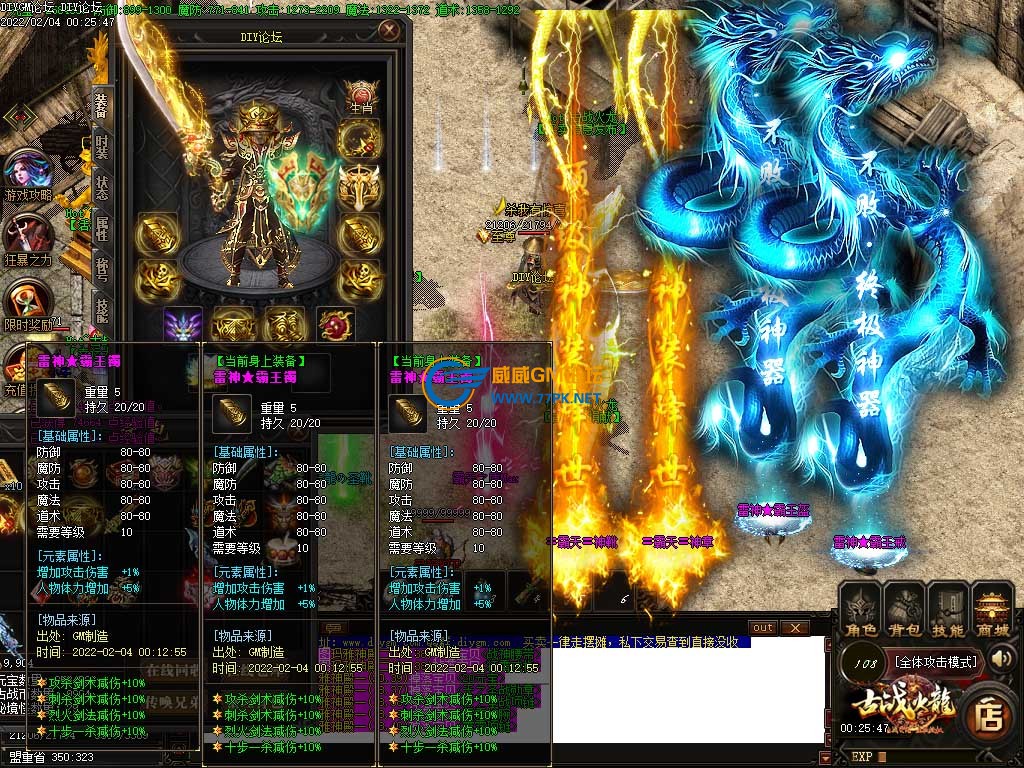Screen dimensions: 1024x768
Task: Open the 角色 character menu
Action: [858, 608]
